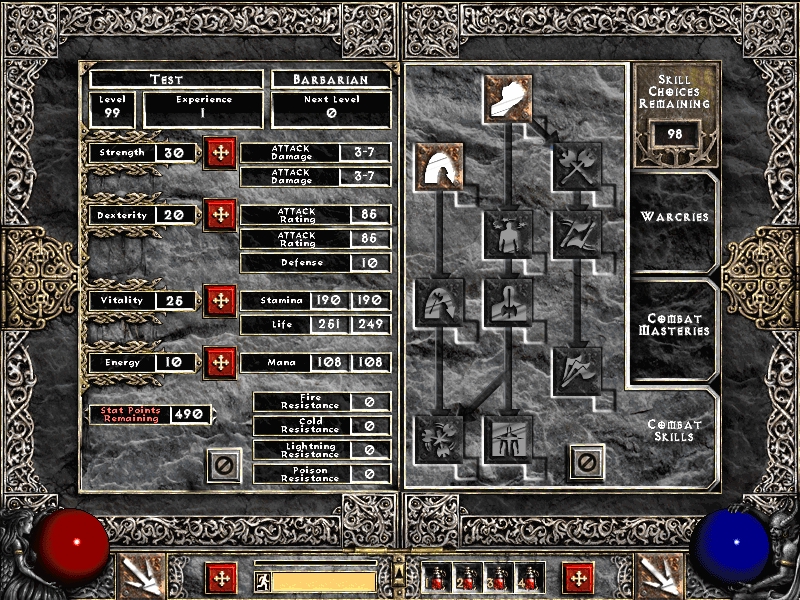
Task: Choose the Berserk skill icon
Action: (509, 438)
